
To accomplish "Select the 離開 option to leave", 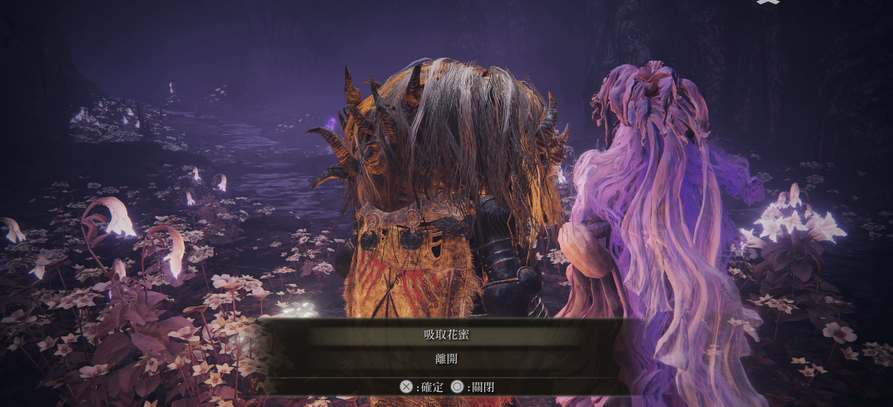I will click(x=445, y=358).
